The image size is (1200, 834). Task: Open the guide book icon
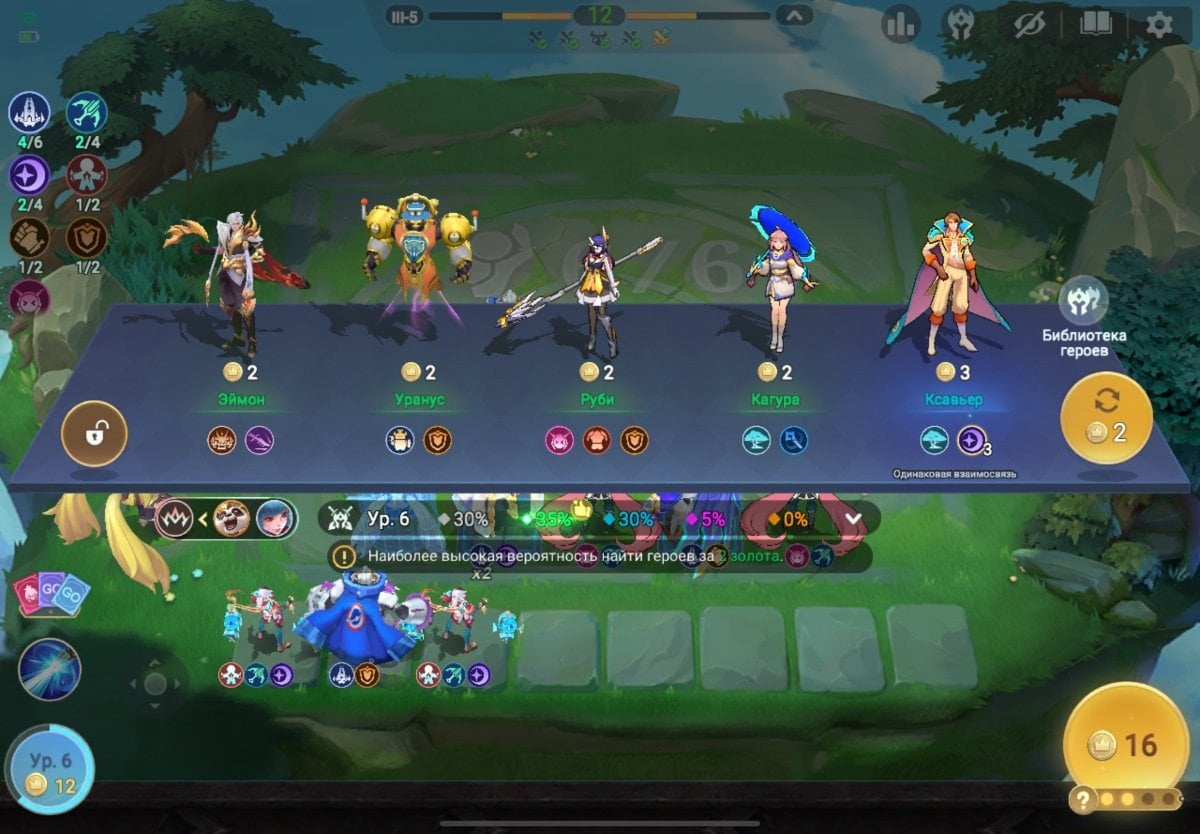[x=1094, y=24]
